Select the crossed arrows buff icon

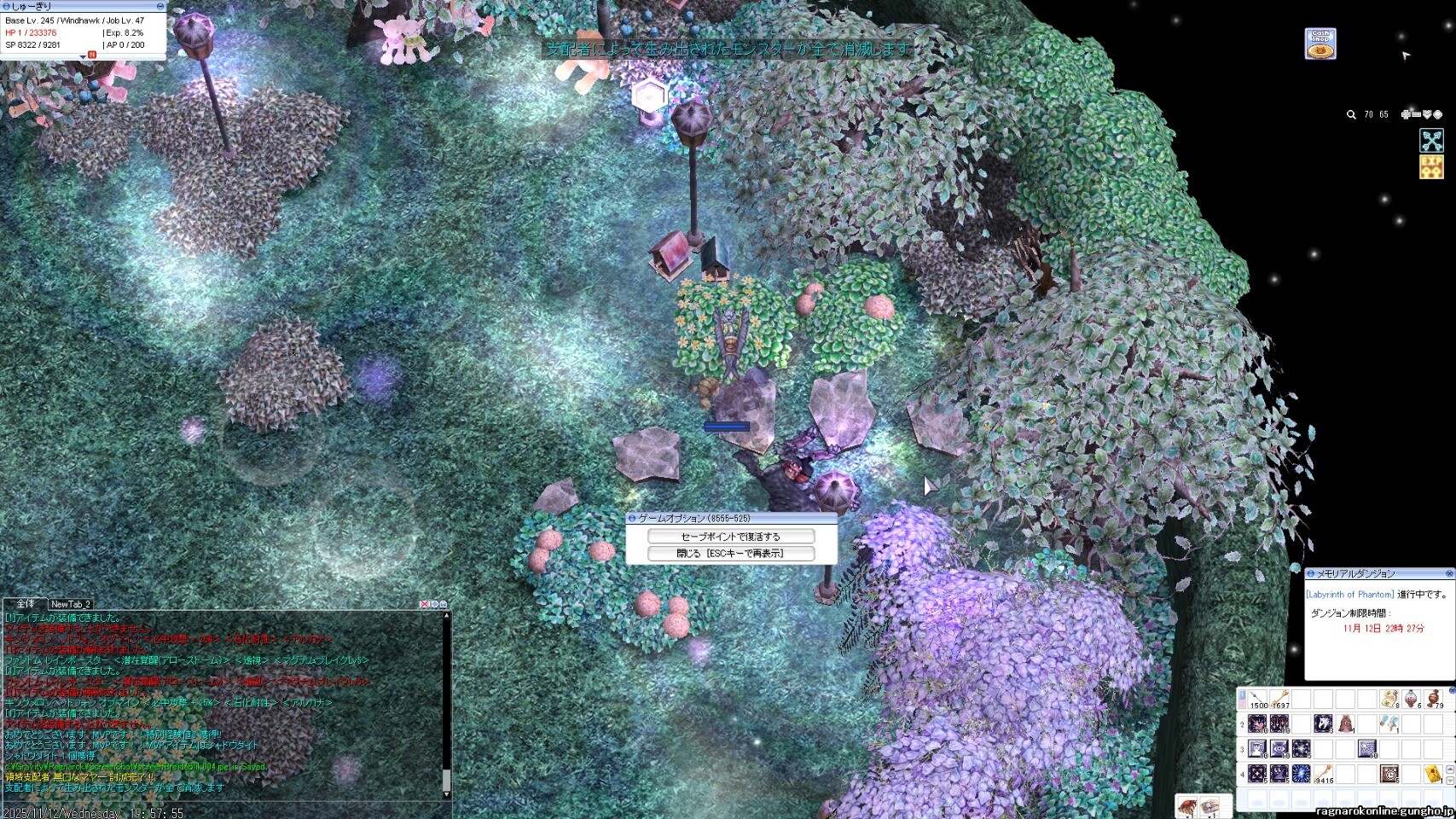pos(1431,140)
